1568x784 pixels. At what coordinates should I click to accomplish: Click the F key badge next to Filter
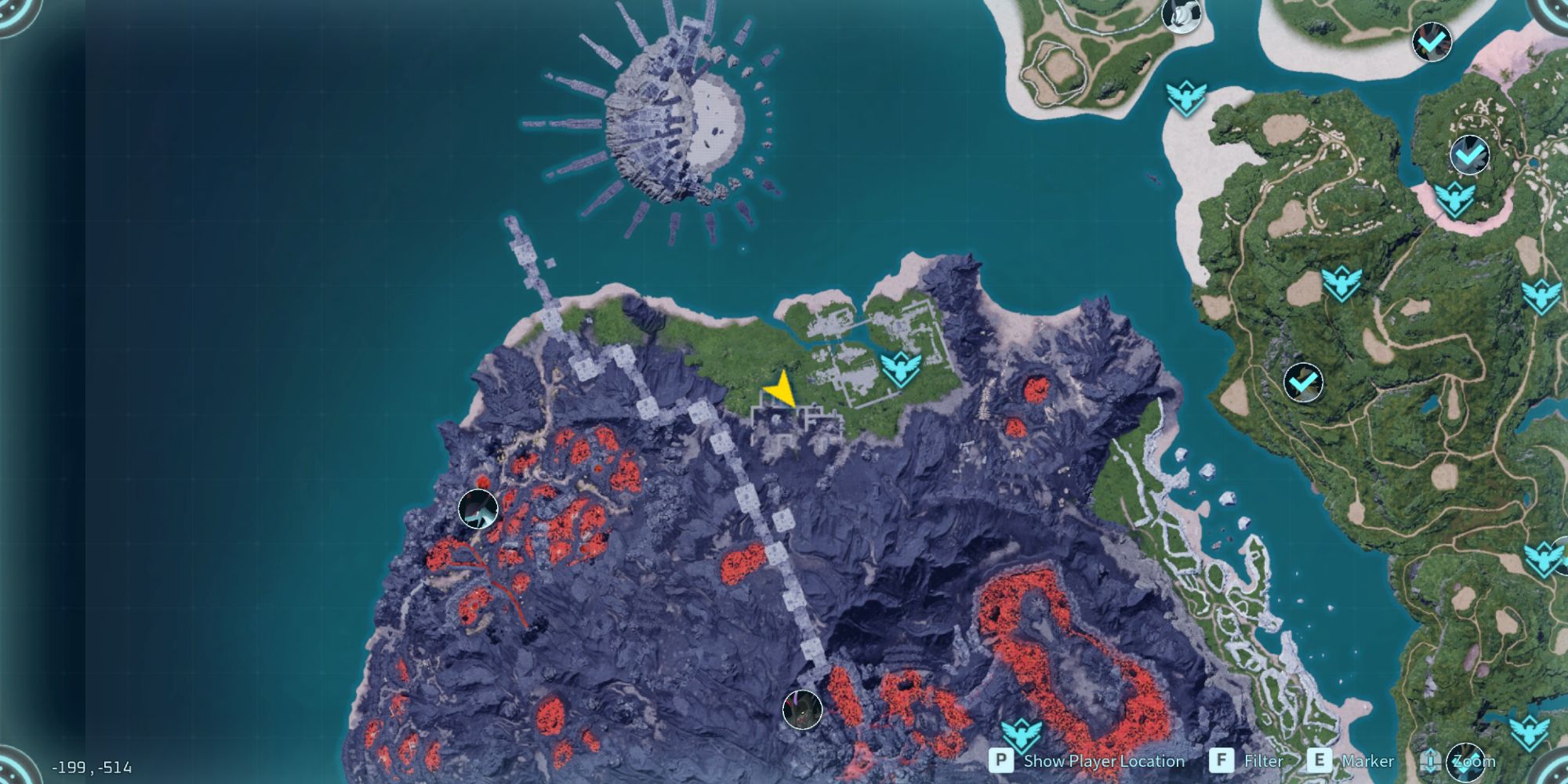(x=1222, y=760)
